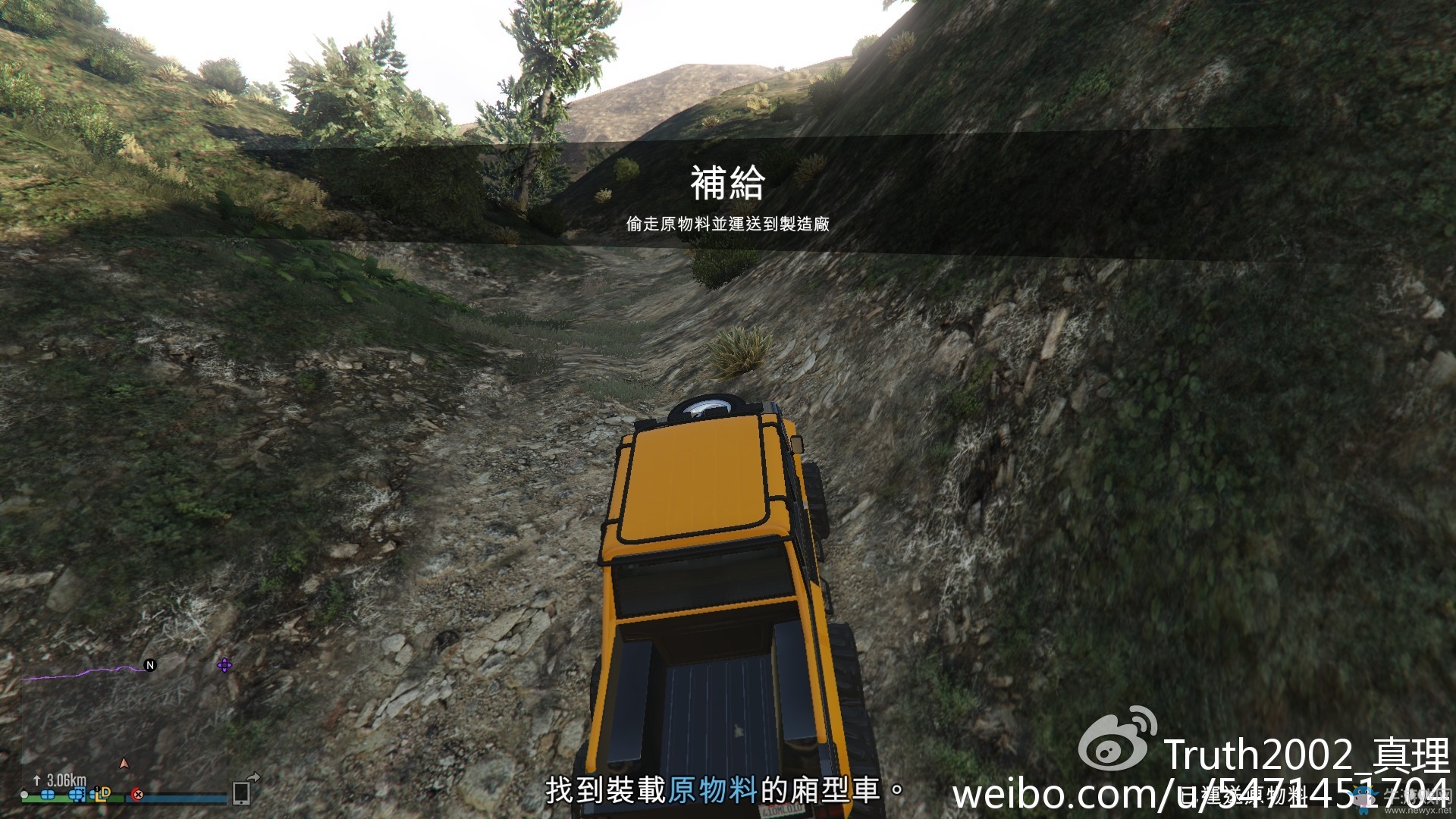The image size is (1456, 819).
Task: Open the yellow LD organization icon on HUD
Action: [103, 796]
